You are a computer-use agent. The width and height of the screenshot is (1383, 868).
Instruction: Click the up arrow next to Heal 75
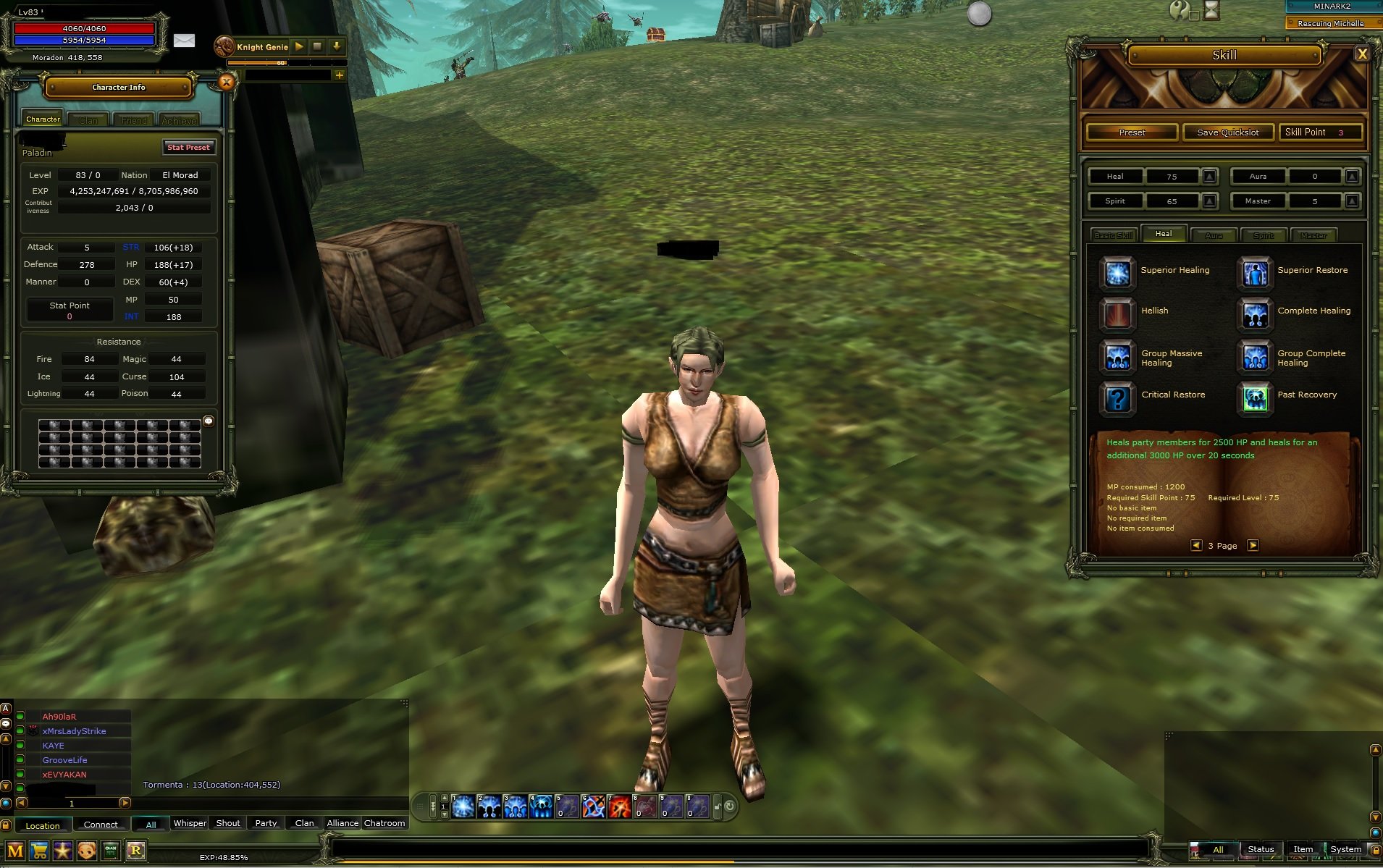(x=1209, y=176)
